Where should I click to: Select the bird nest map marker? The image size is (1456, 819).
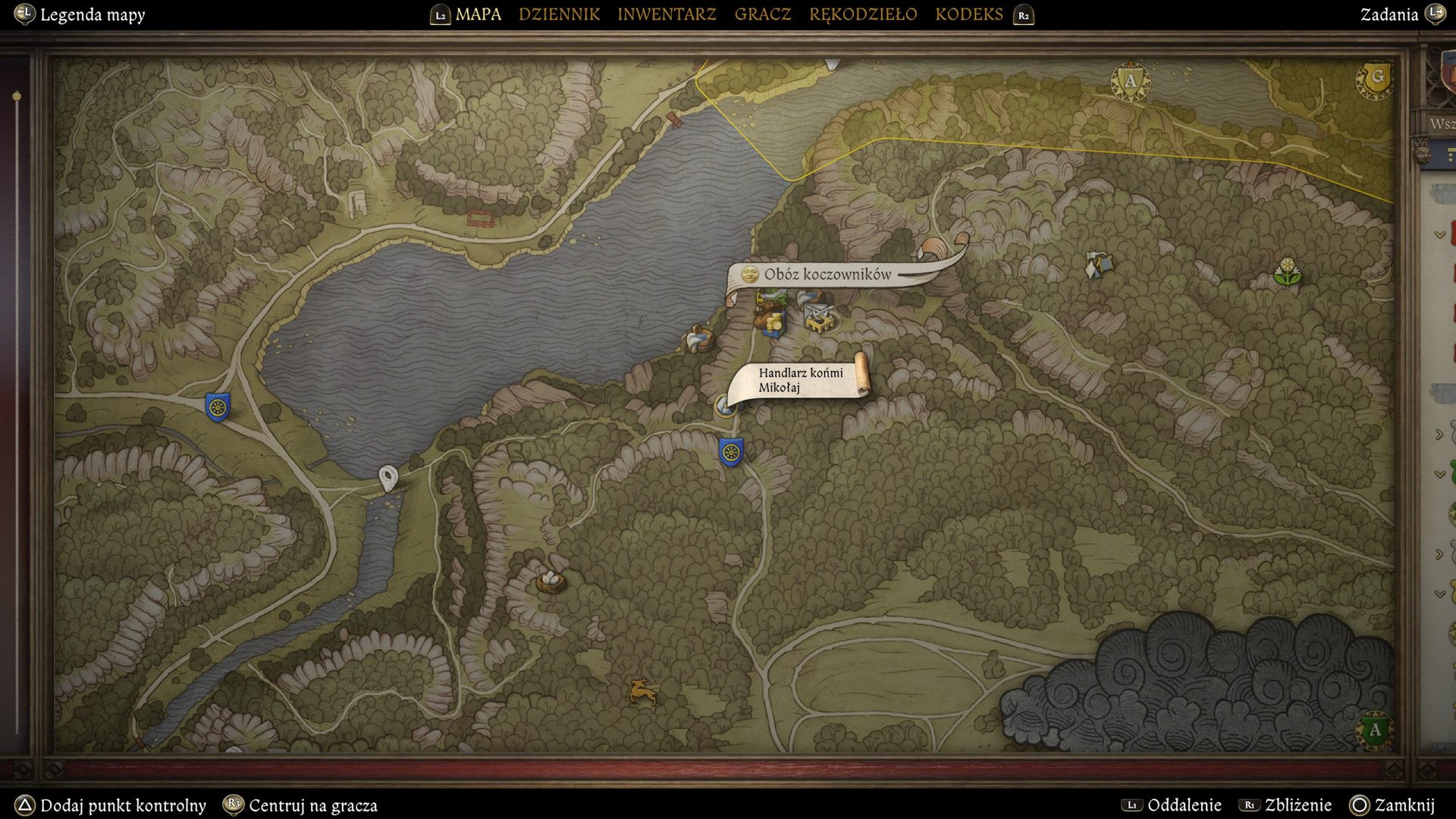click(551, 581)
